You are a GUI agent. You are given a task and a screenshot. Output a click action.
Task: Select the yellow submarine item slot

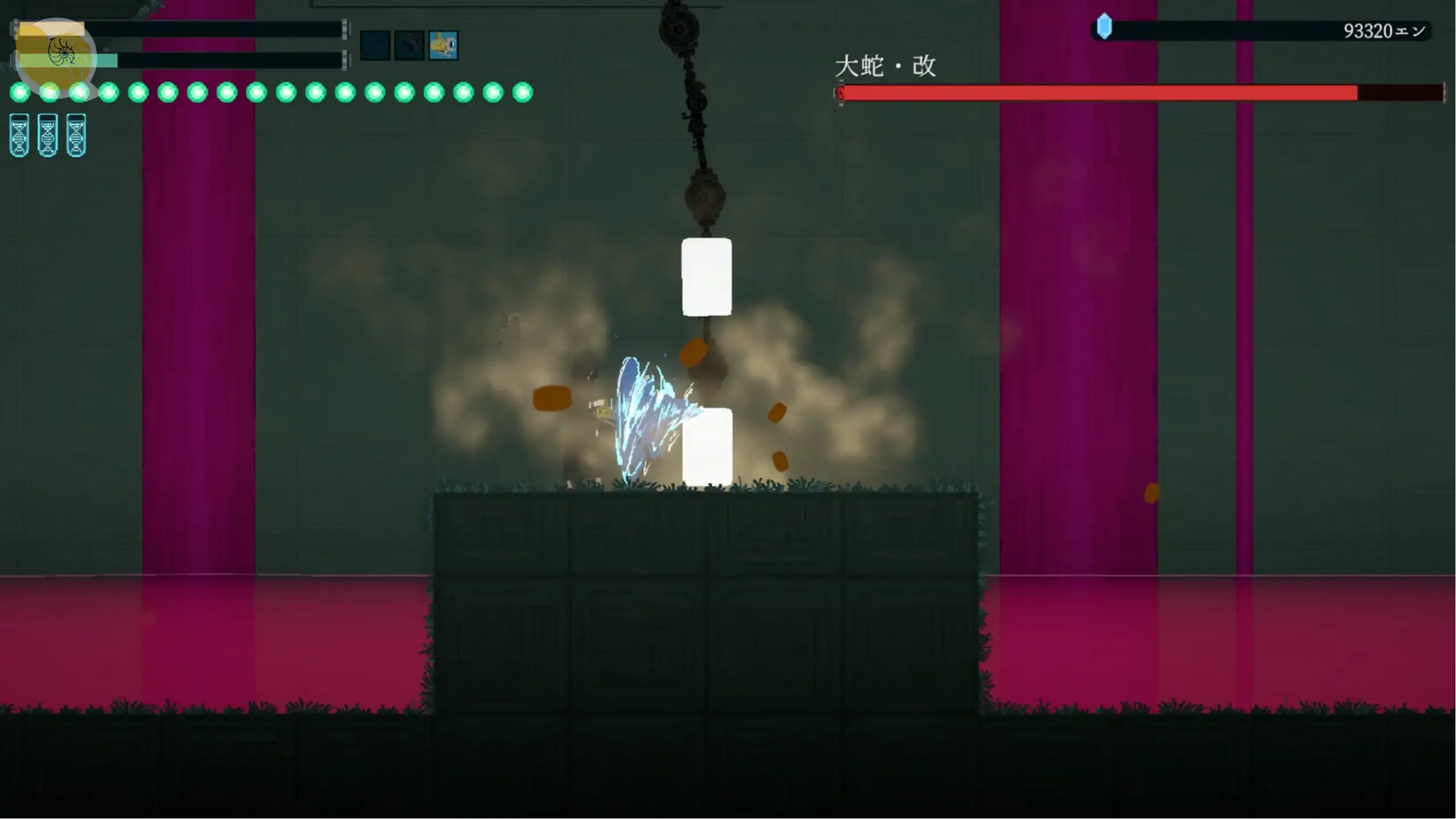[443, 45]
